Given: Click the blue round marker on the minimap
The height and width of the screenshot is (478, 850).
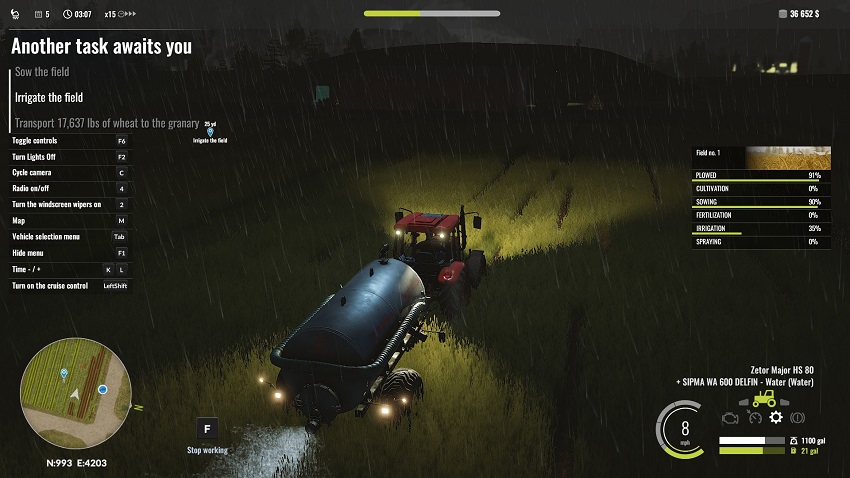Looking at the screenshot, I should tap(102, 389).
